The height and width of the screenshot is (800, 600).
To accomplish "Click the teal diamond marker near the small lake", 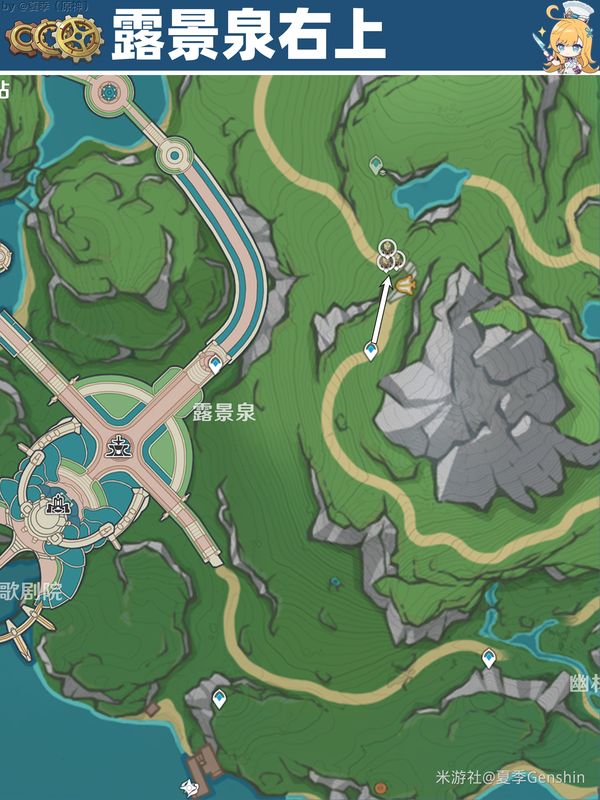I will [375, 161].
